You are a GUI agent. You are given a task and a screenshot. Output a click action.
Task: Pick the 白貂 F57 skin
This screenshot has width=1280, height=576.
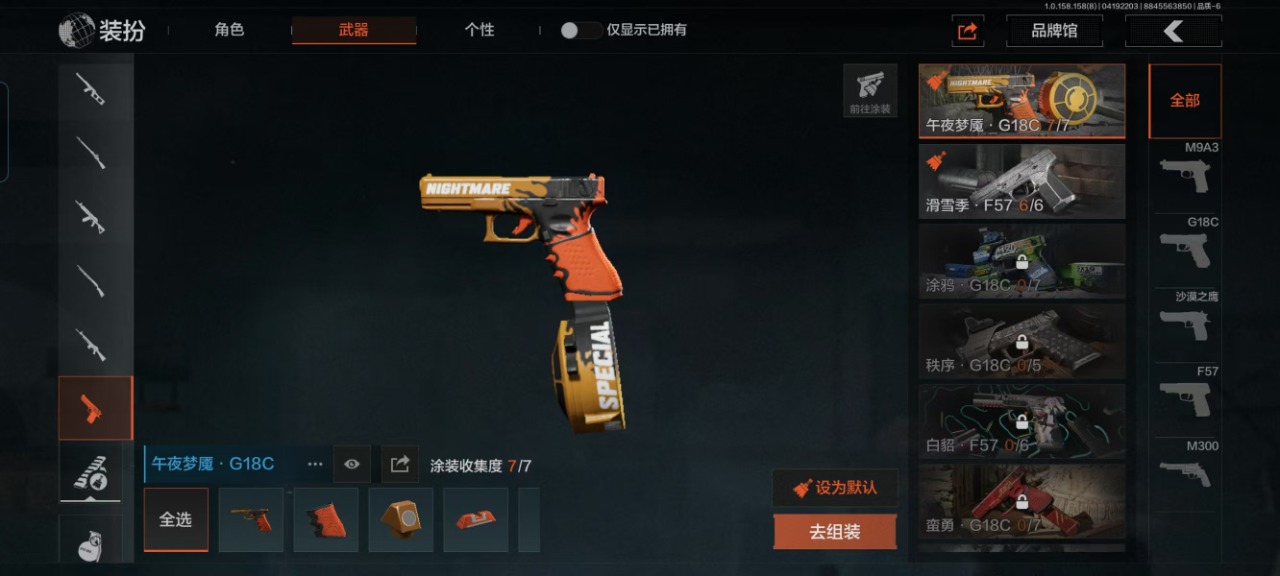tap(1022, 420)
